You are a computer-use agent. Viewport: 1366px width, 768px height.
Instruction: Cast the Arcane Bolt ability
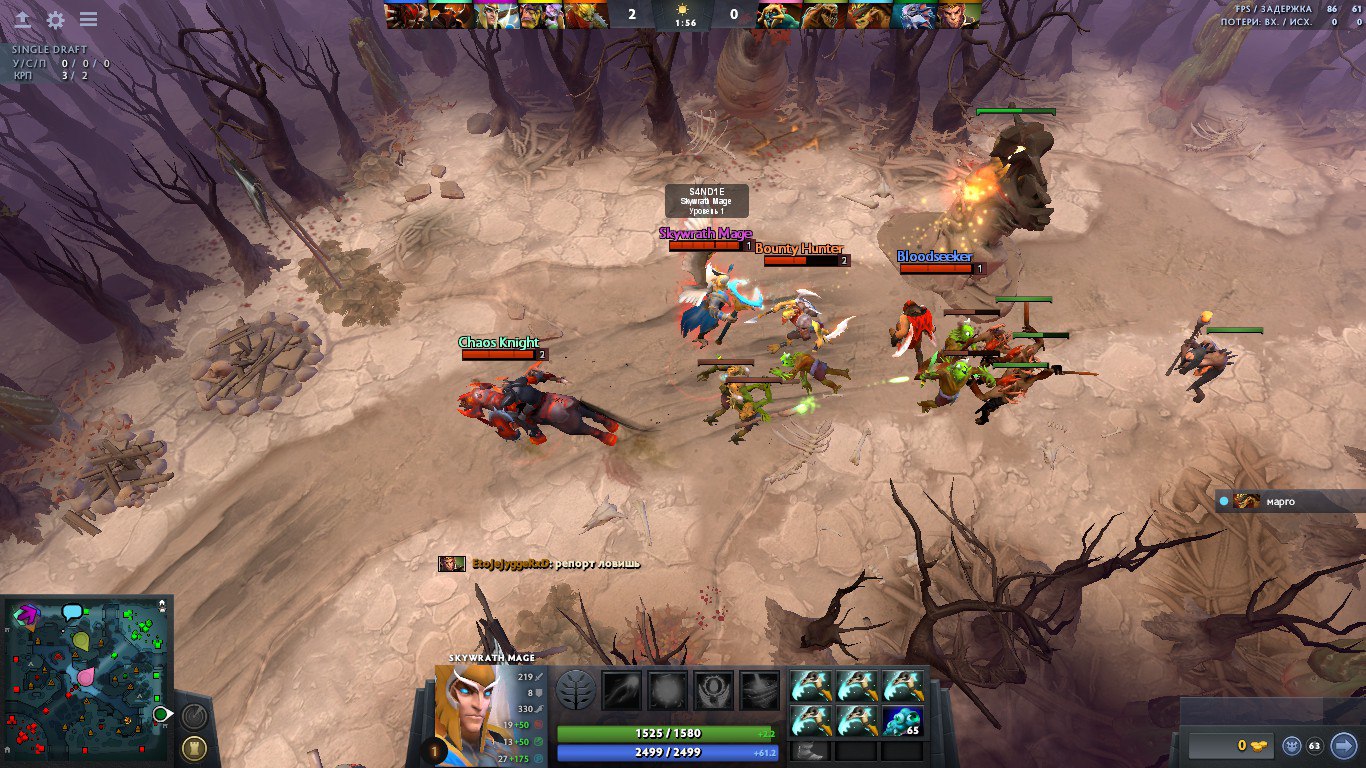621,690
